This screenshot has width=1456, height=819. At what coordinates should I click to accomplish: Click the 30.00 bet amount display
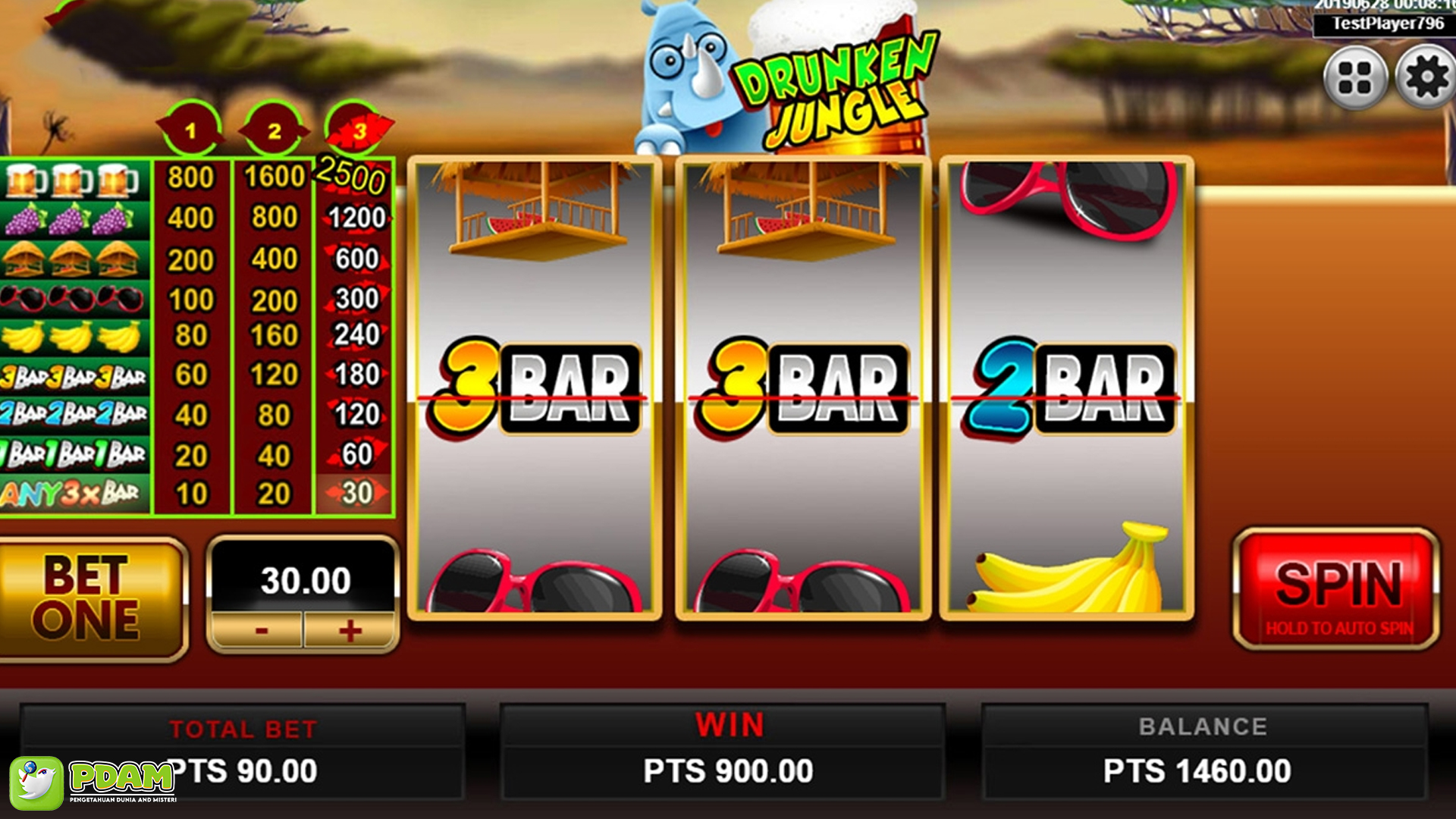[303, 582]
